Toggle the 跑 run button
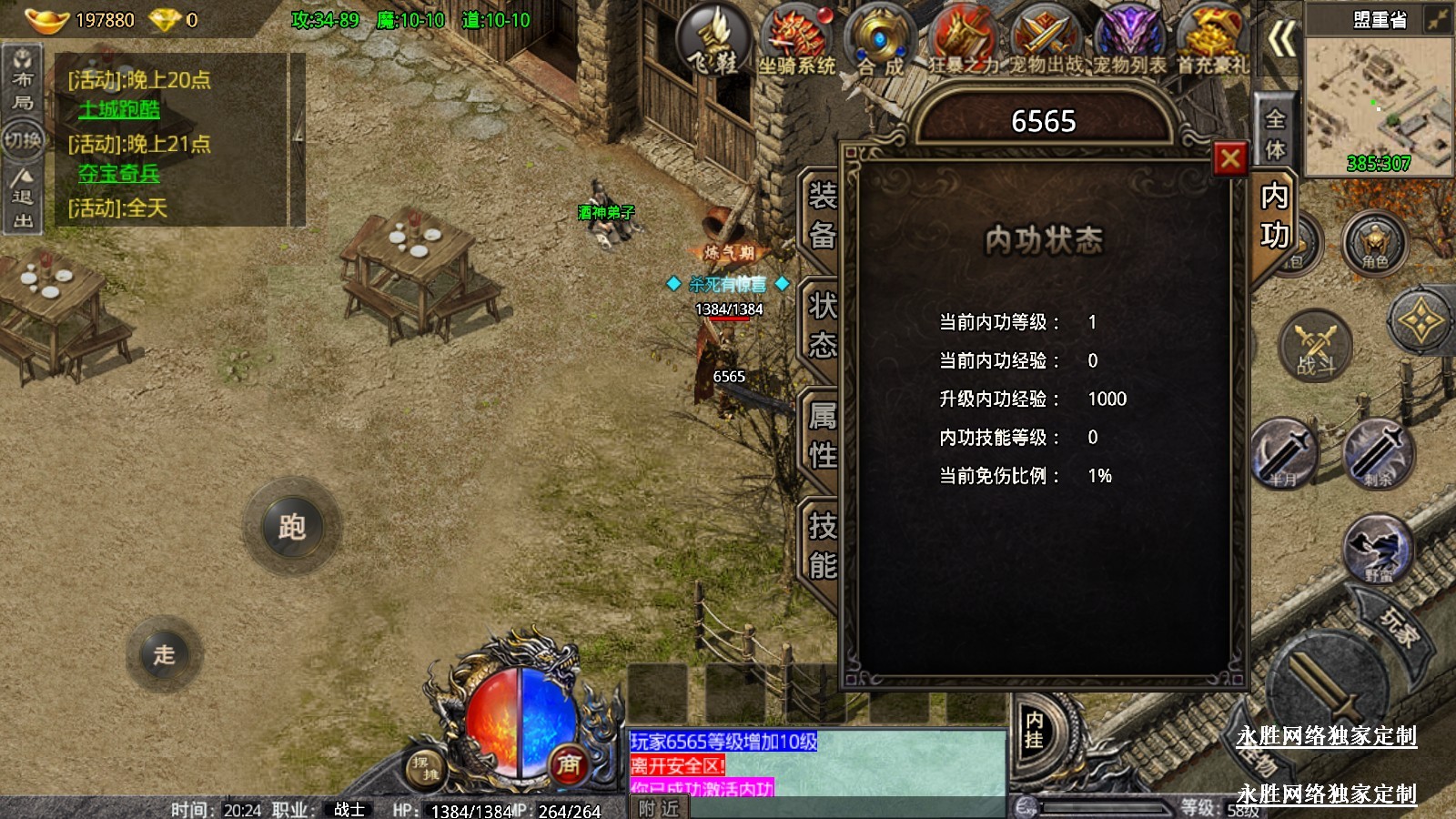The image size is (1456, 819). click(x=292, y=526)
